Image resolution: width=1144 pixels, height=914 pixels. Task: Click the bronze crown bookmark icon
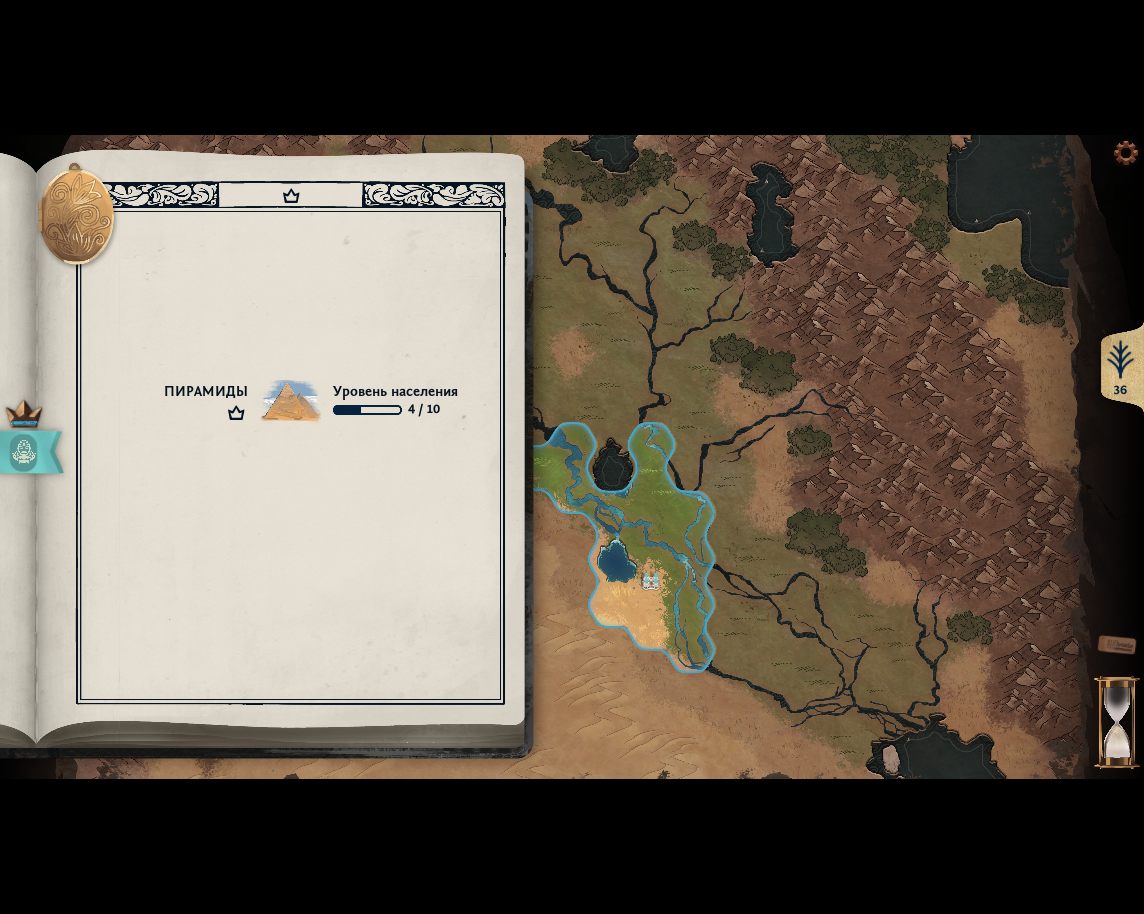click(24, 413)
